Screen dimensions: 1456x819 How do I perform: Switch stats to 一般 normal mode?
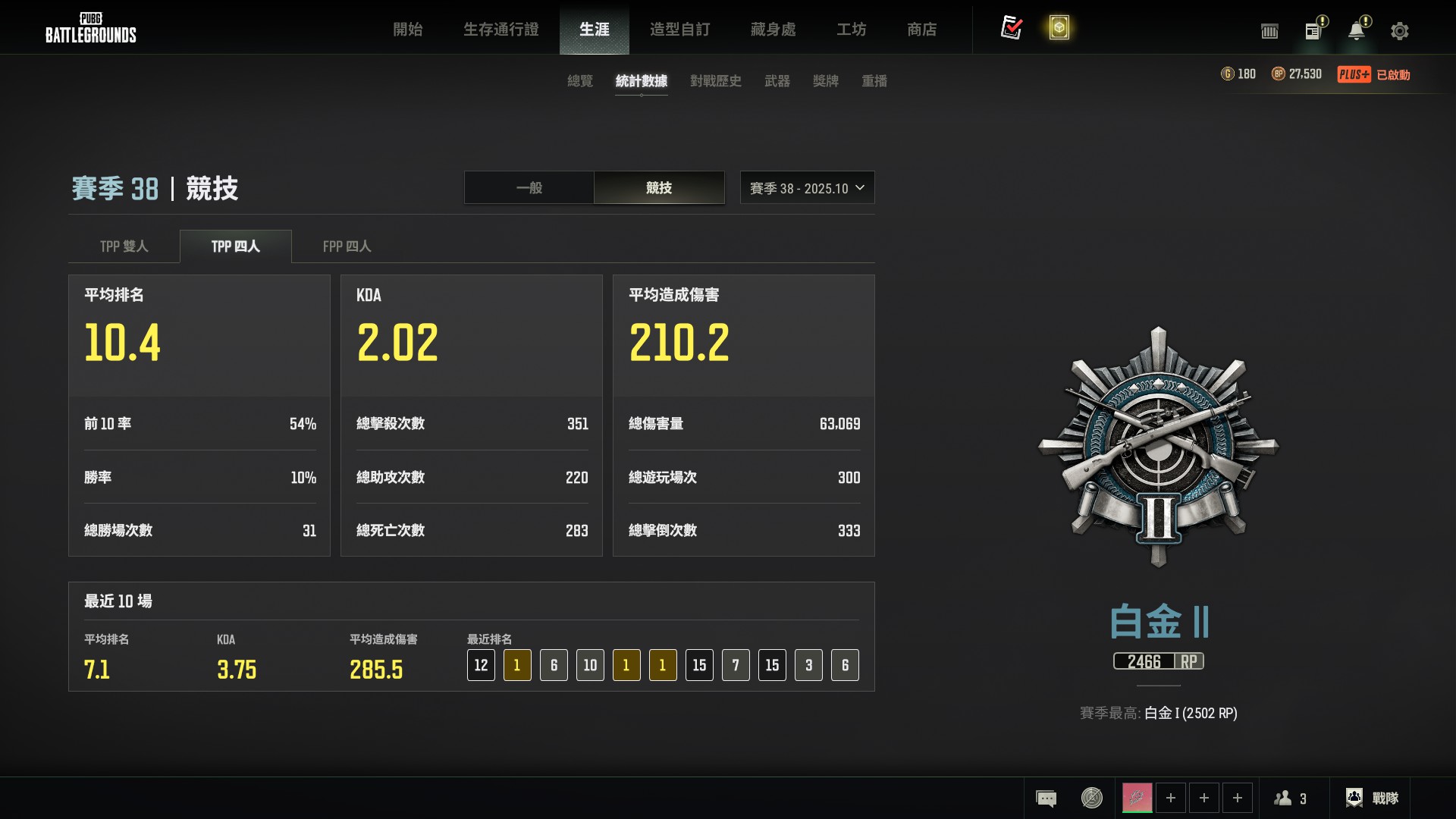click(529, 188)
